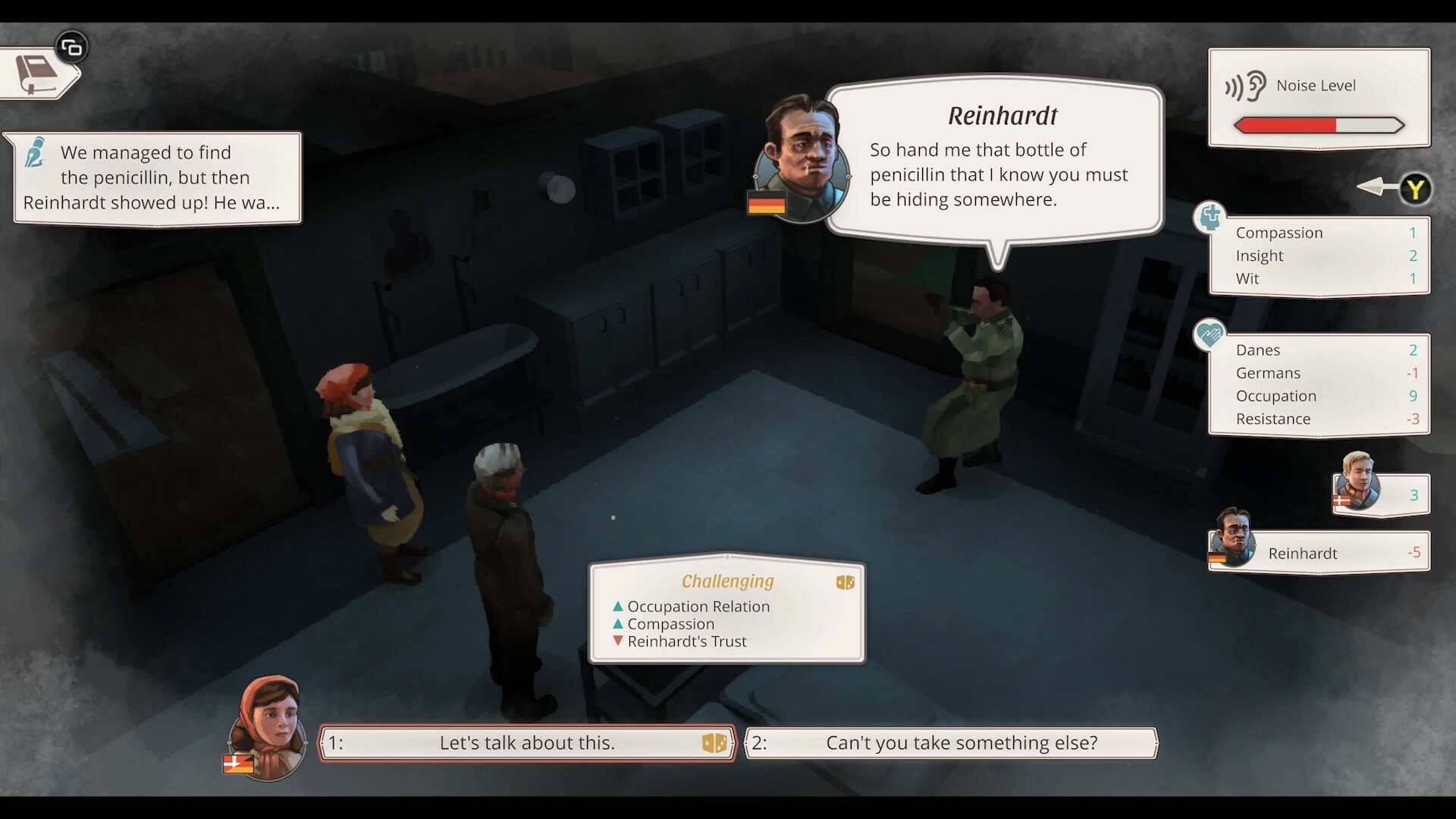Collapse the Compassion, Insight, Wit panel
This screenshot has height=819, width=1456.
click(1319, 256)
